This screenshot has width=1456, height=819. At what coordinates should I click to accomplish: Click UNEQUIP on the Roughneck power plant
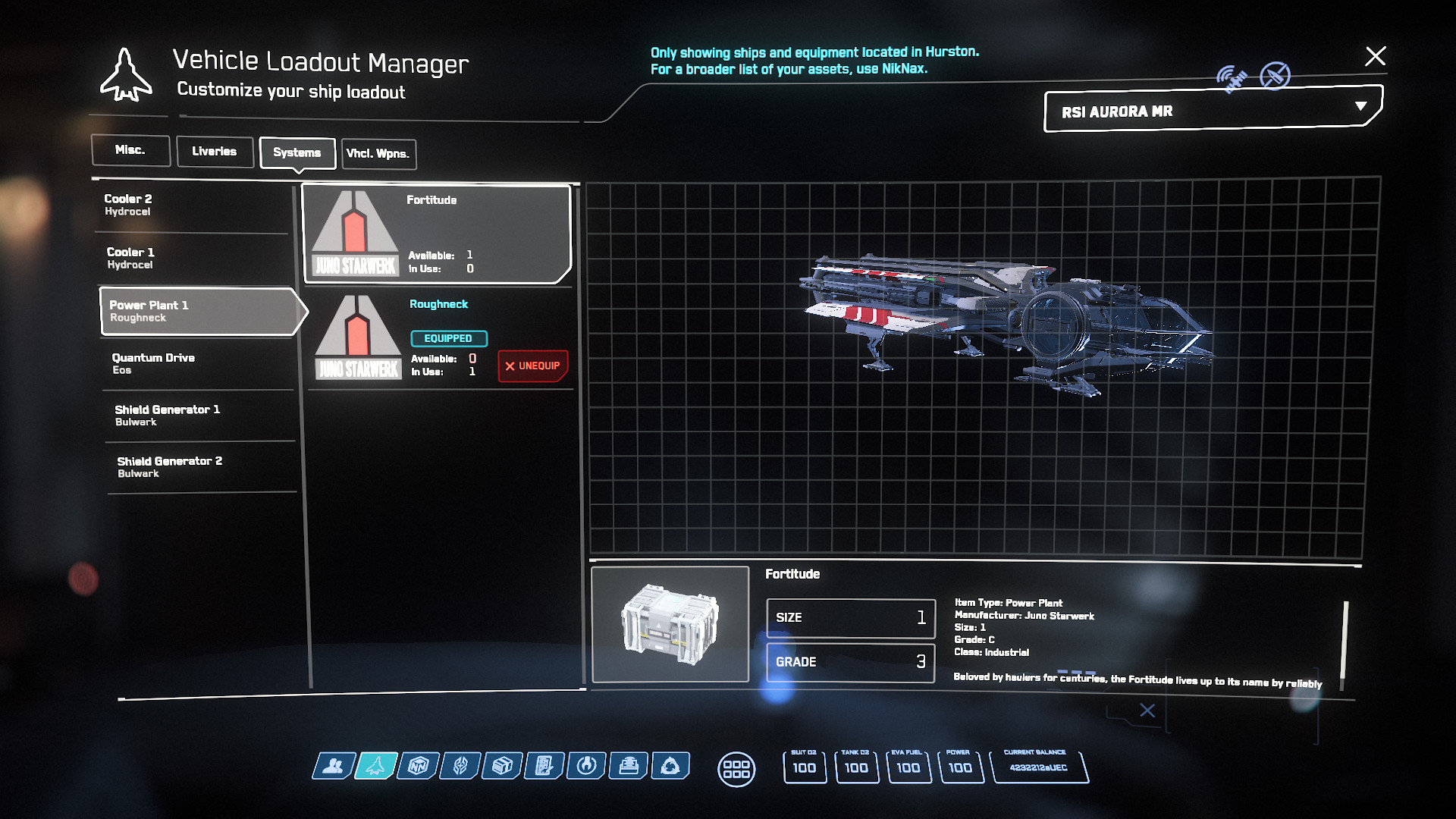tap(532, 366)
